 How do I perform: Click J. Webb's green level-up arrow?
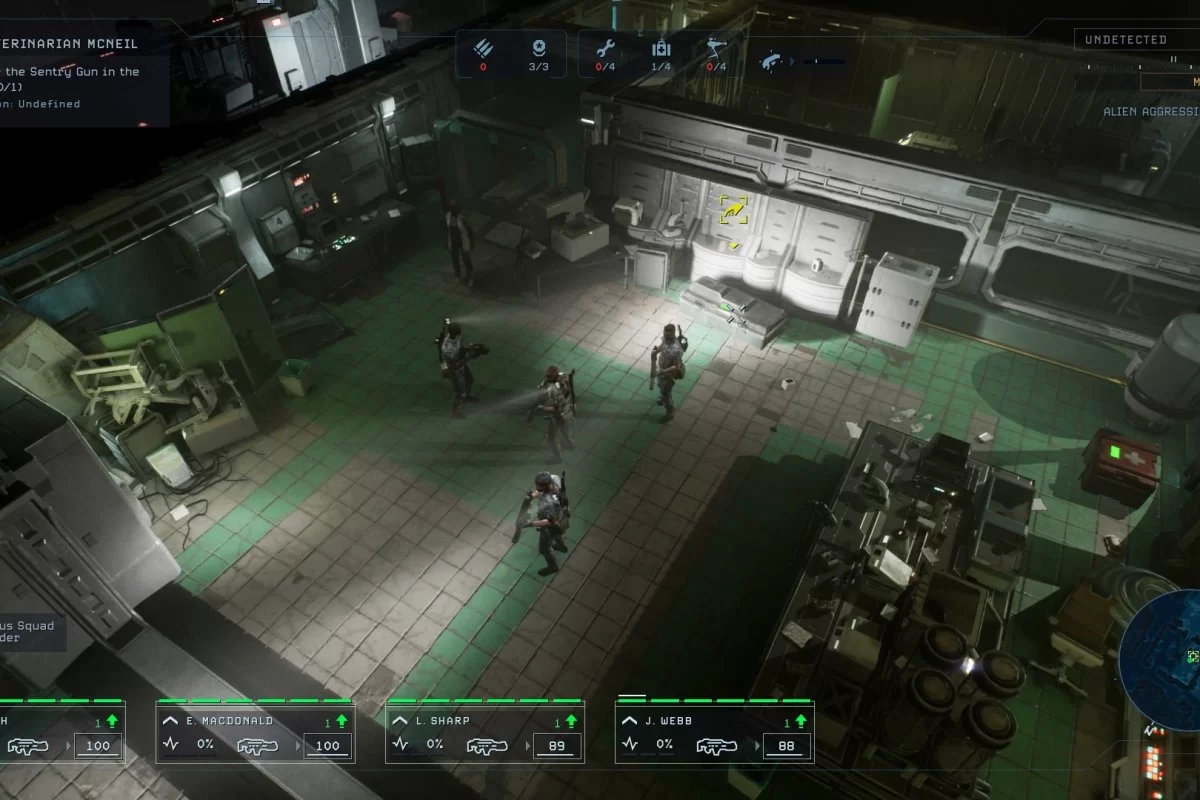[x=800, y=720]
